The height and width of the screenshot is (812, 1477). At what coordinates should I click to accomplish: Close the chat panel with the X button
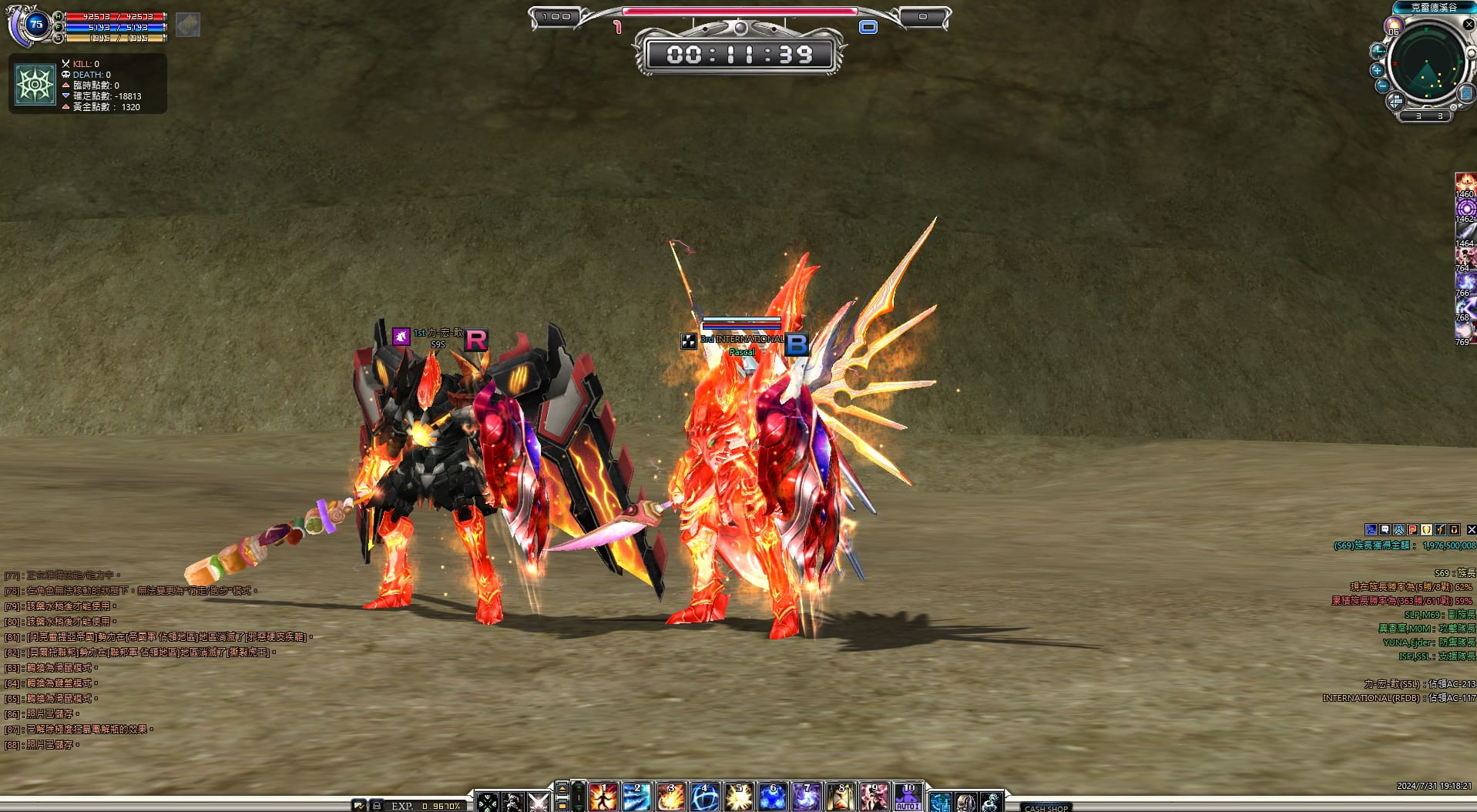(x=1471, y=529)
